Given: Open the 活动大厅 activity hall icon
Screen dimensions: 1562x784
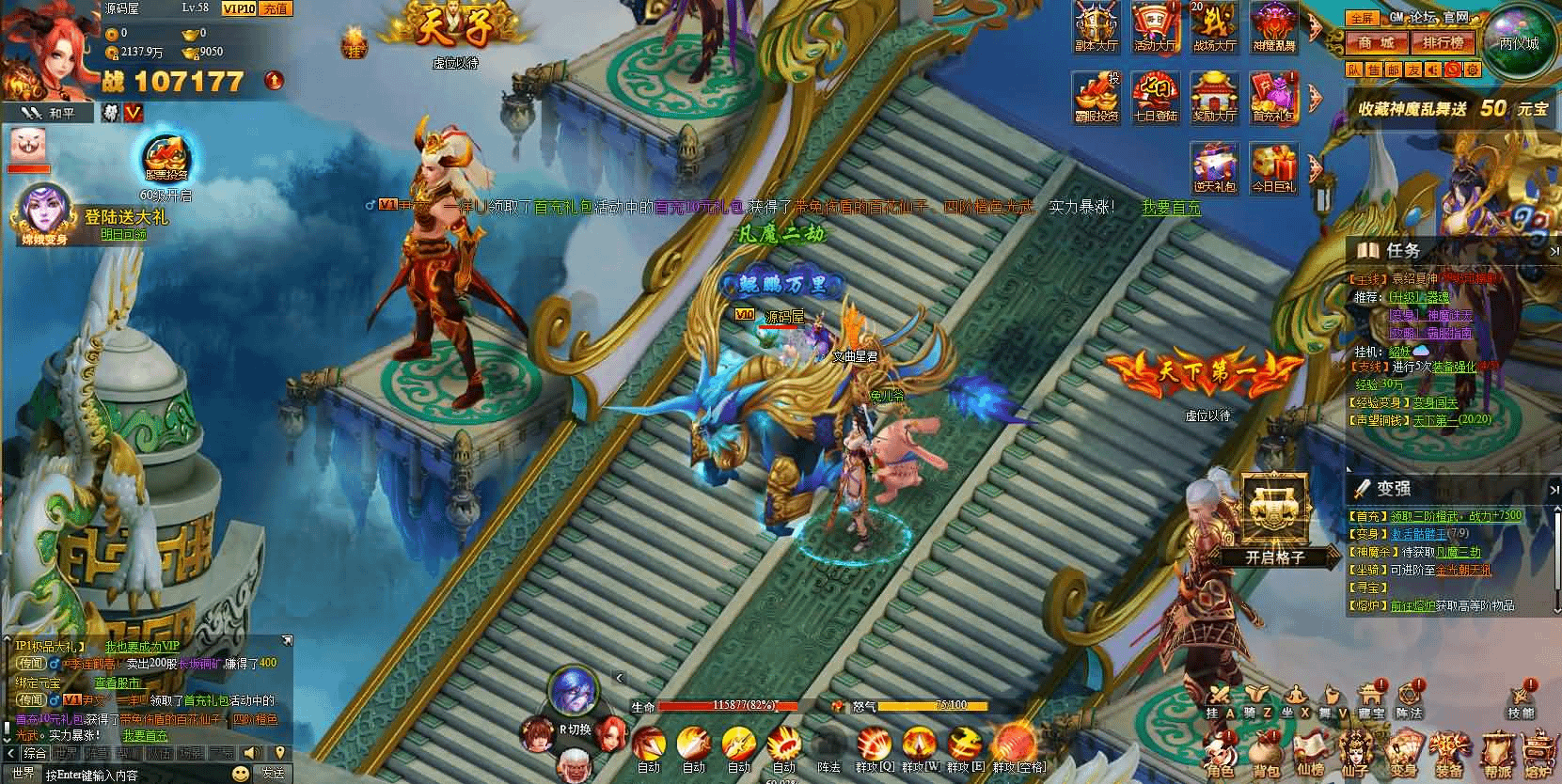Looking at the screenshot, I should (1155, 26).
